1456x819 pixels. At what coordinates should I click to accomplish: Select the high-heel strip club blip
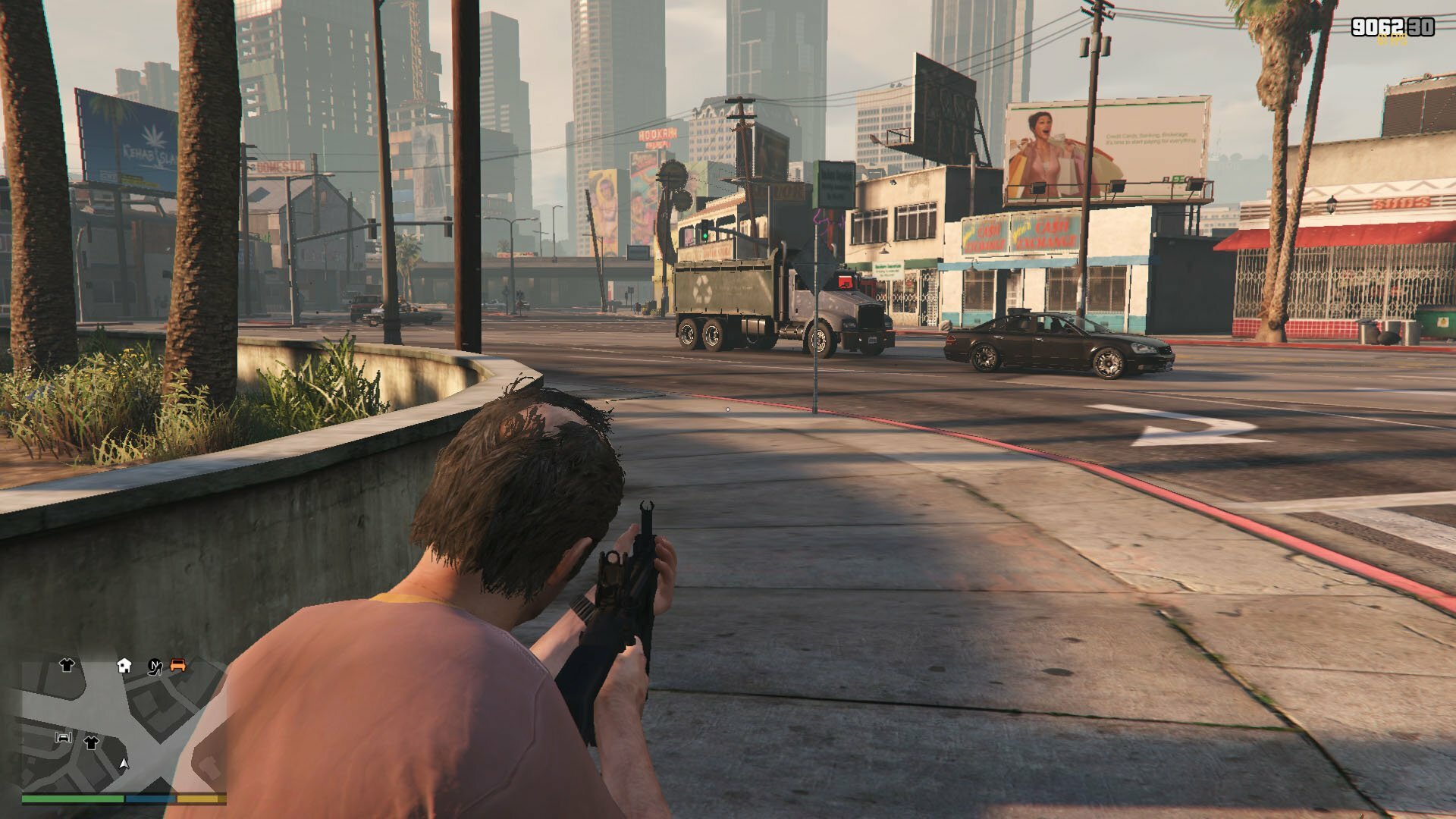pyautogui.click(x=155, y=667)
